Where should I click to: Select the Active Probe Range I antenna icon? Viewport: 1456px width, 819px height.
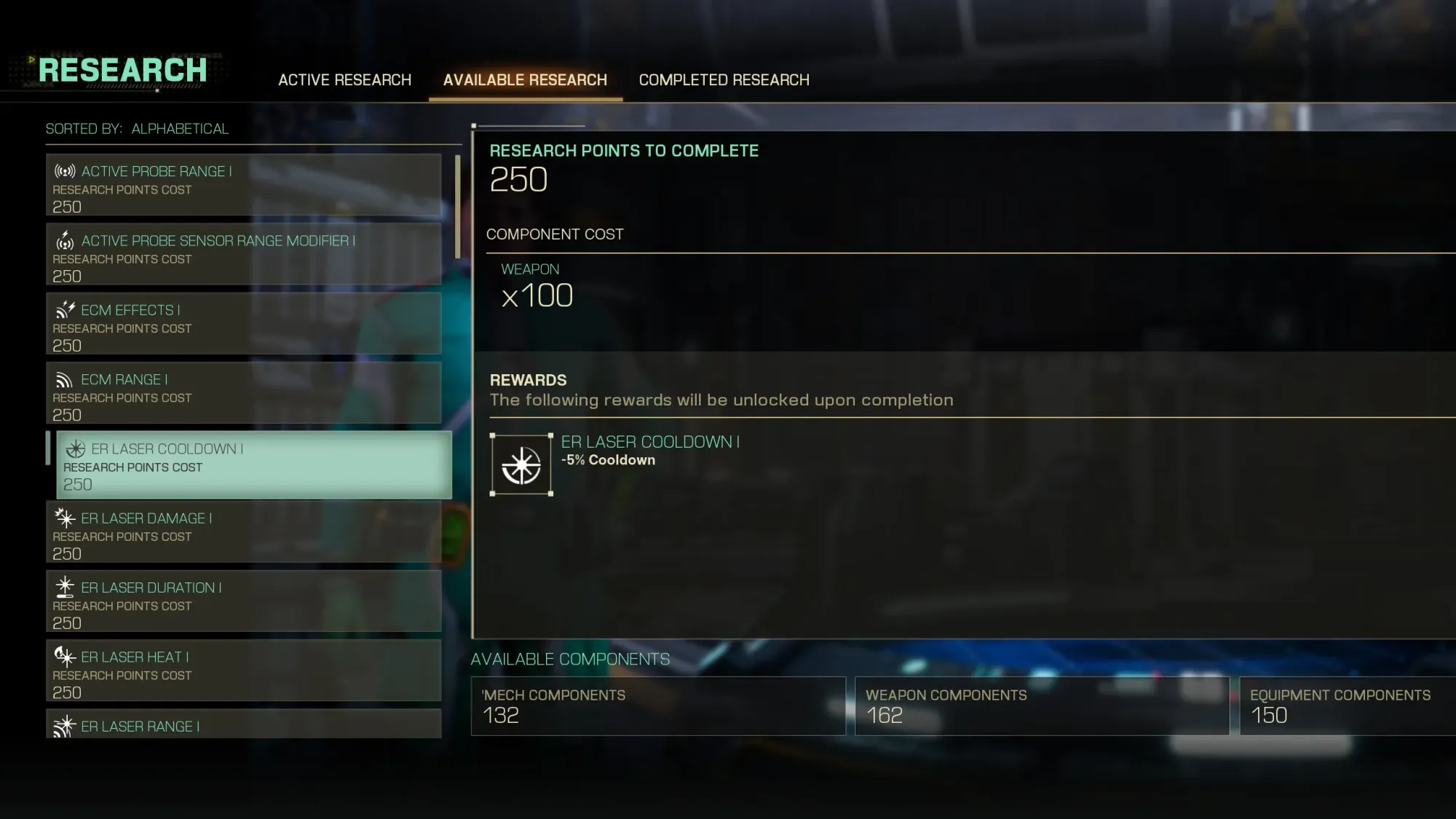[x=64, y=171]
